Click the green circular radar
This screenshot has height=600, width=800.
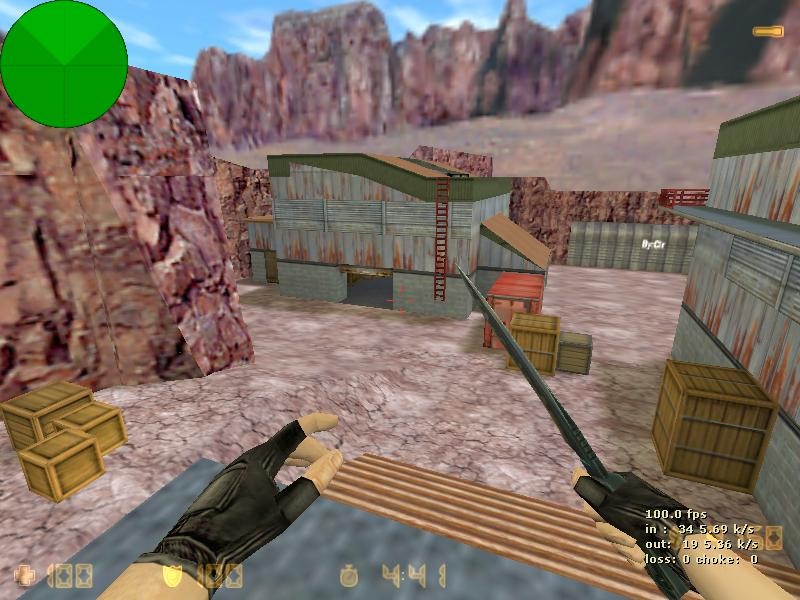[x=64, y=64]
